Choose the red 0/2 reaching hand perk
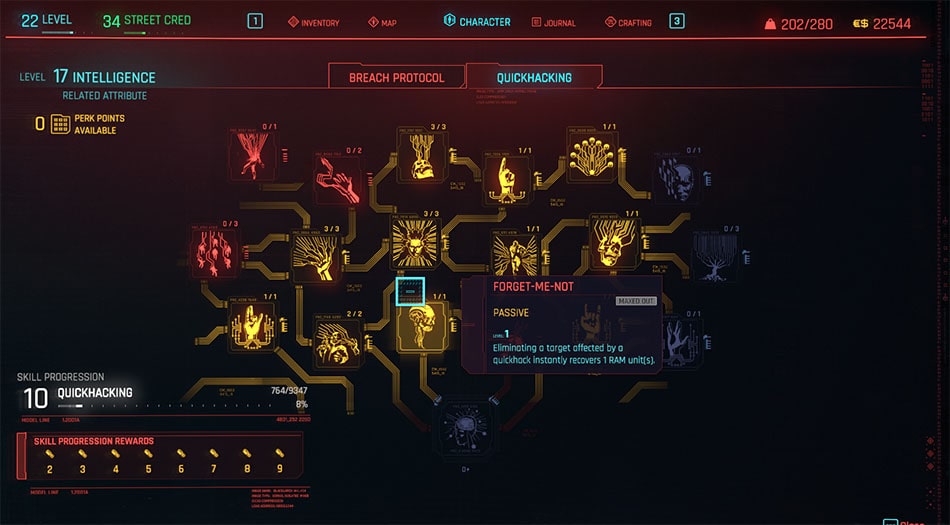The image size is (950, 525). click(339, 177)
